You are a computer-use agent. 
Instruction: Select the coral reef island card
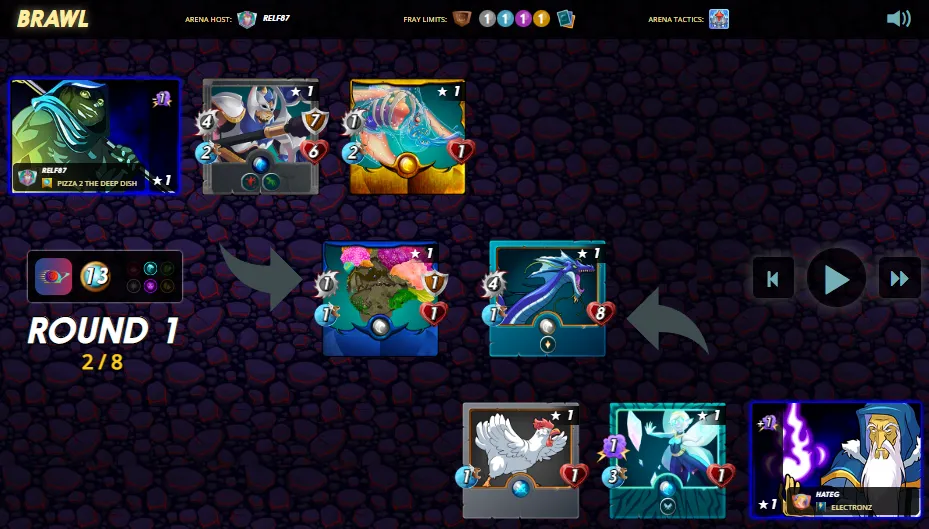381,298
